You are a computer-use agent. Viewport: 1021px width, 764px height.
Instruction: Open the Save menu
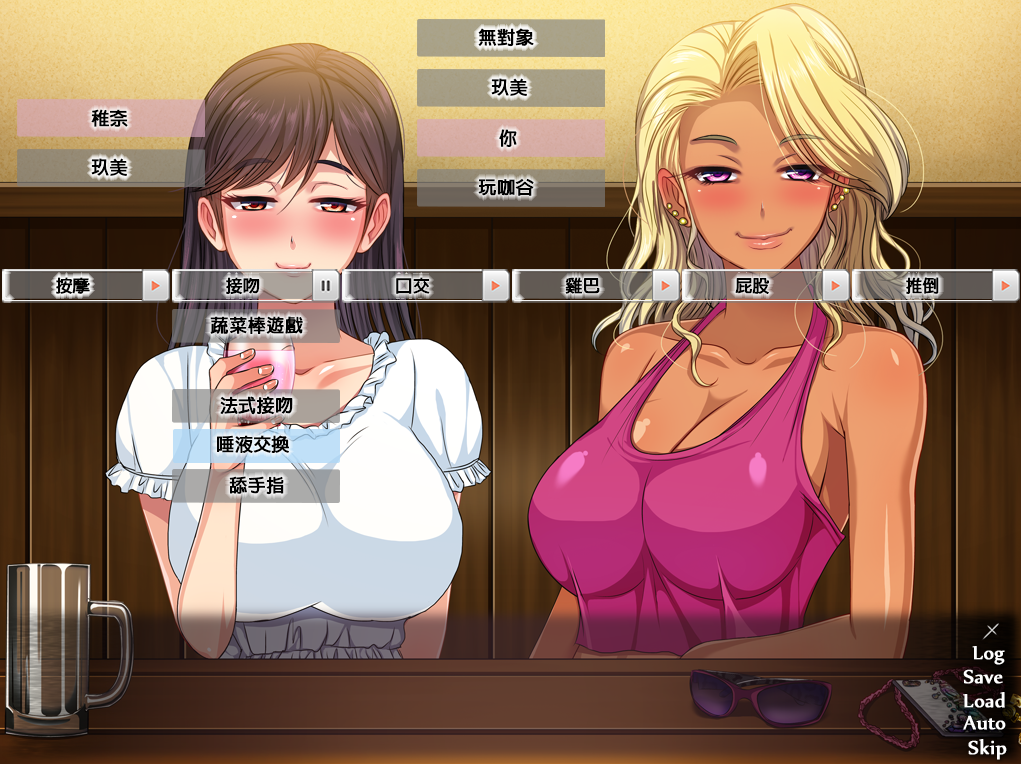[x=984, y=677]
